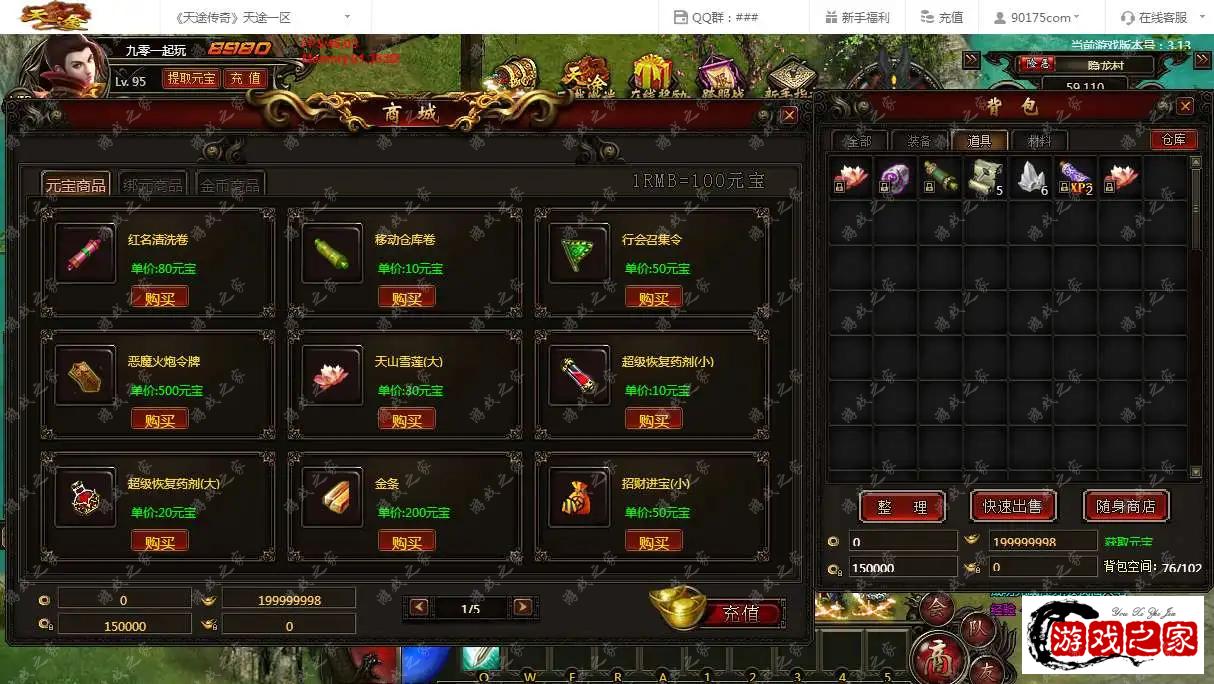The height and width of the screenshot is (684, 1214).
Task: Purchase 金条 gold bar
Action: [406, 542]
